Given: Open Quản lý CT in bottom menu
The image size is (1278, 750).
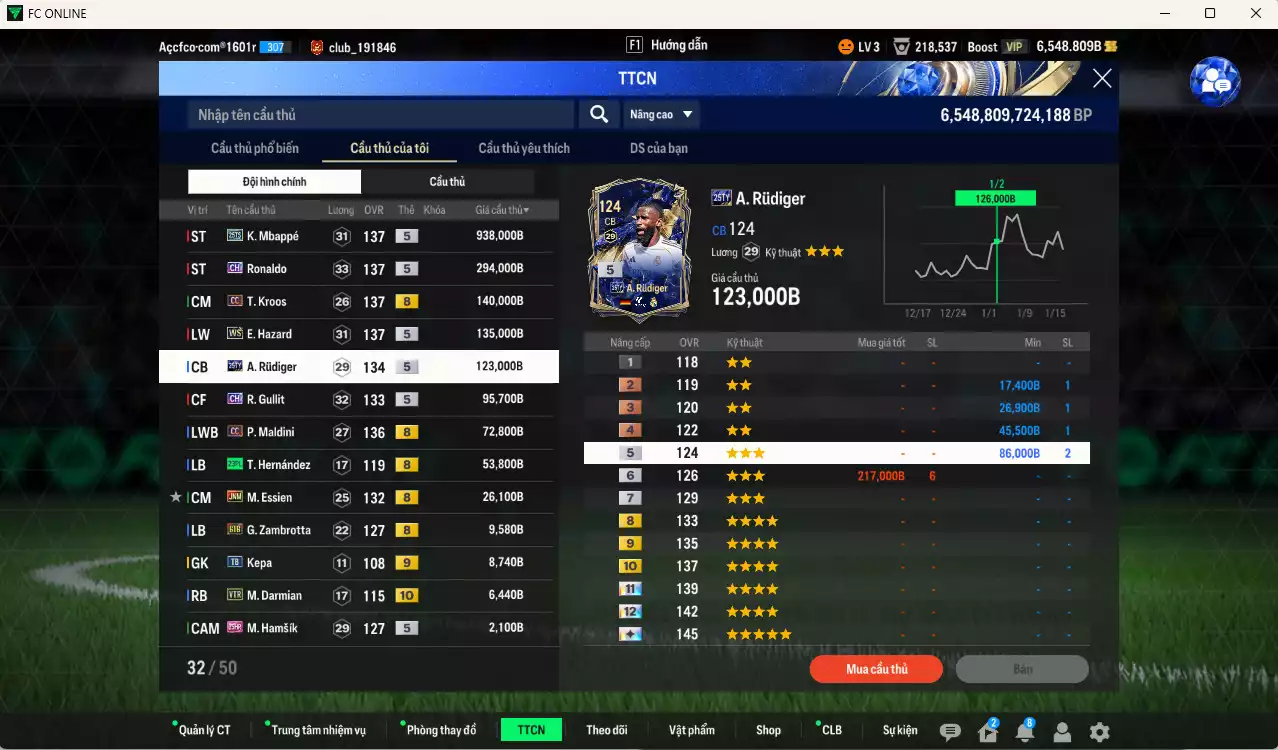Looking at the screenshot, I should tap(204, 730).
